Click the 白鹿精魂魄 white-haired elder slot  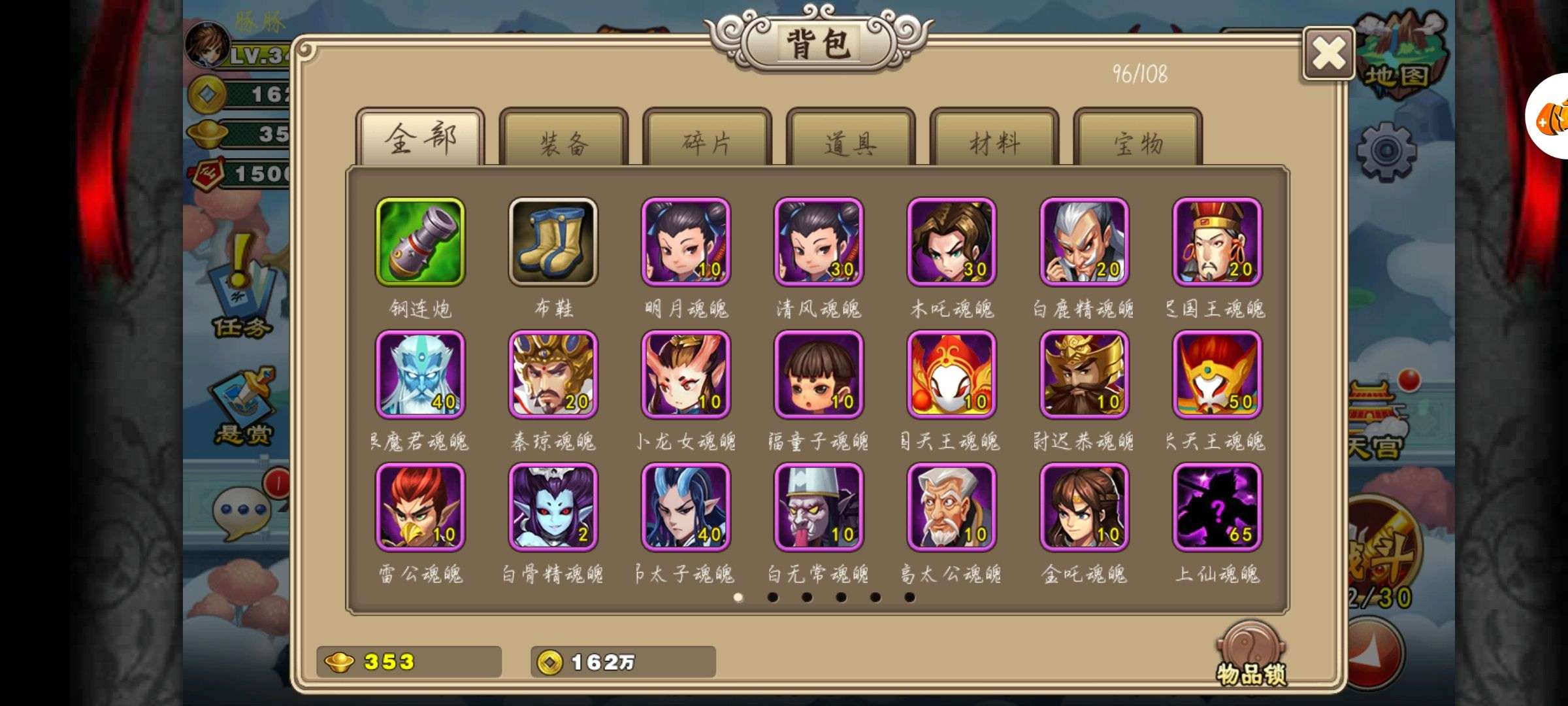[x=1084, y=243]
